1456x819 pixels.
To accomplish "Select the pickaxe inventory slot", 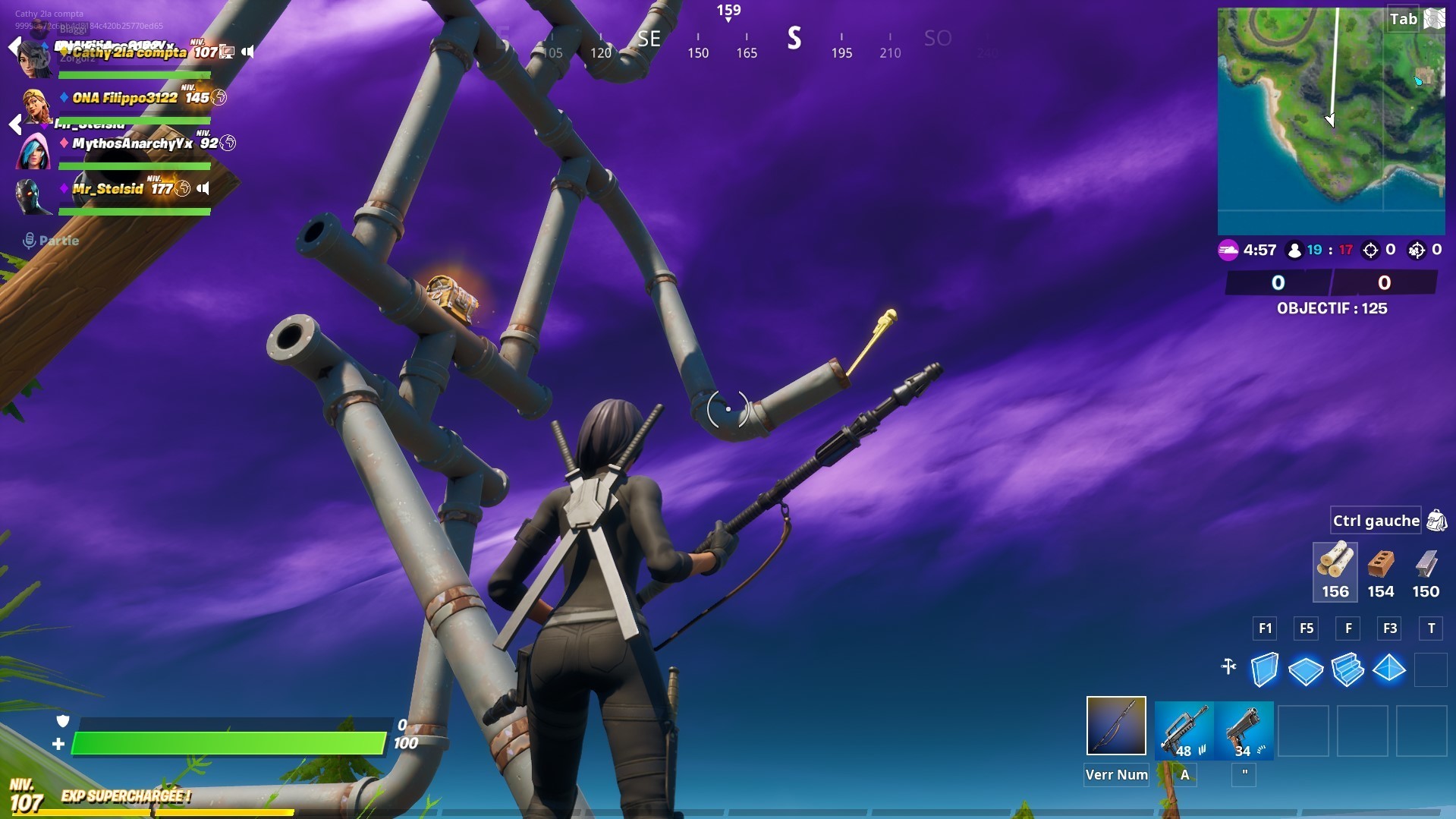I will pos(1115,727).
